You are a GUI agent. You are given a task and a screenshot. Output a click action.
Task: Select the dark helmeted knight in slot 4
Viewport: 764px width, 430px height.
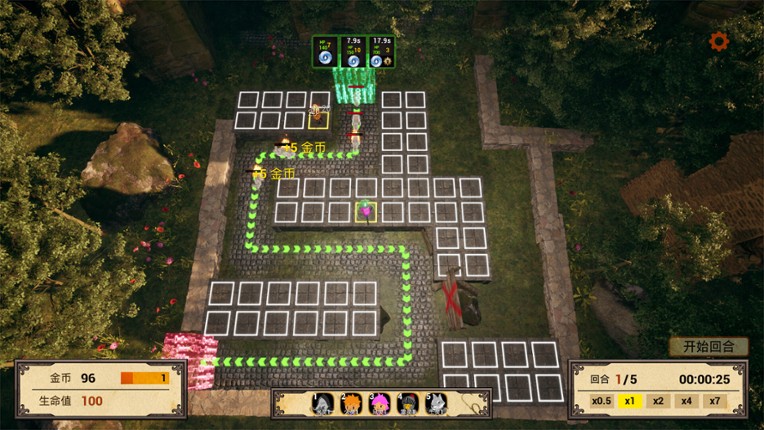(407, 404)
